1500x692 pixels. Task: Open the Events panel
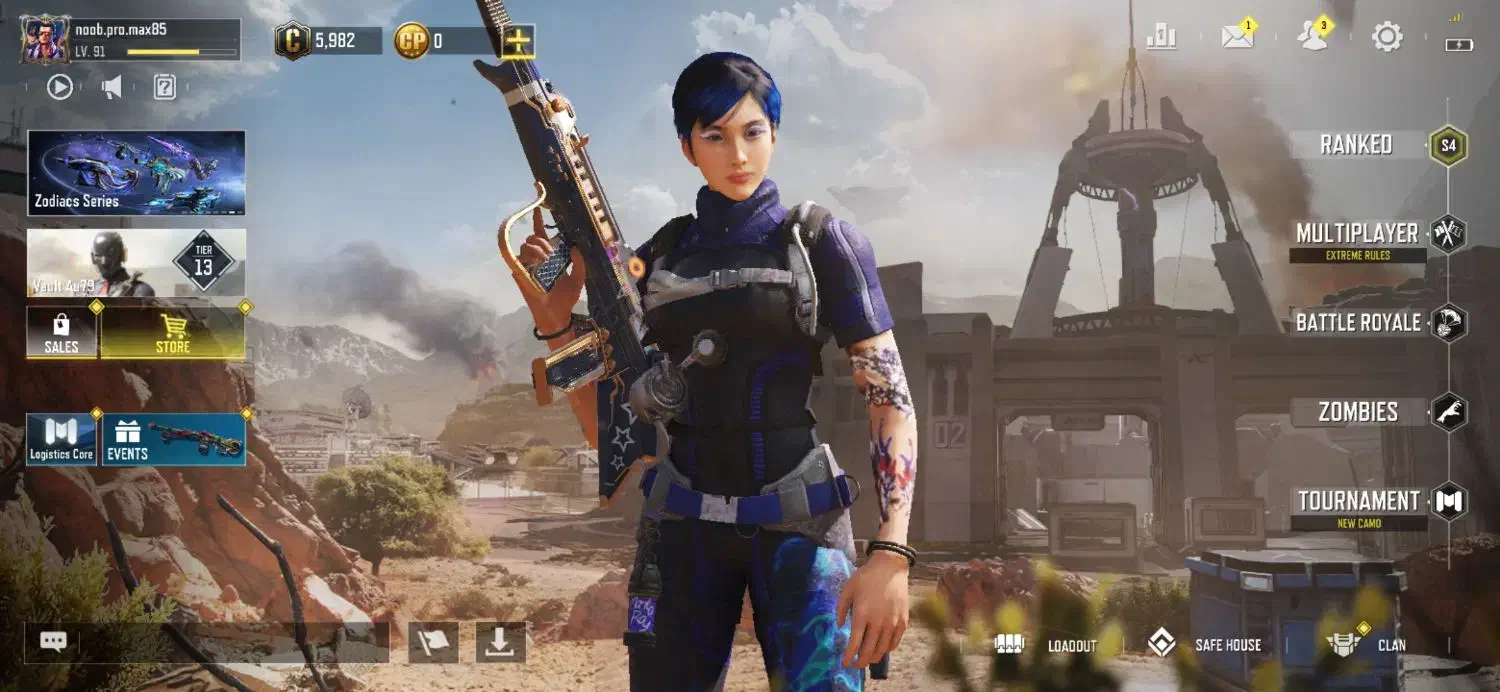click(x=174, y=440)
